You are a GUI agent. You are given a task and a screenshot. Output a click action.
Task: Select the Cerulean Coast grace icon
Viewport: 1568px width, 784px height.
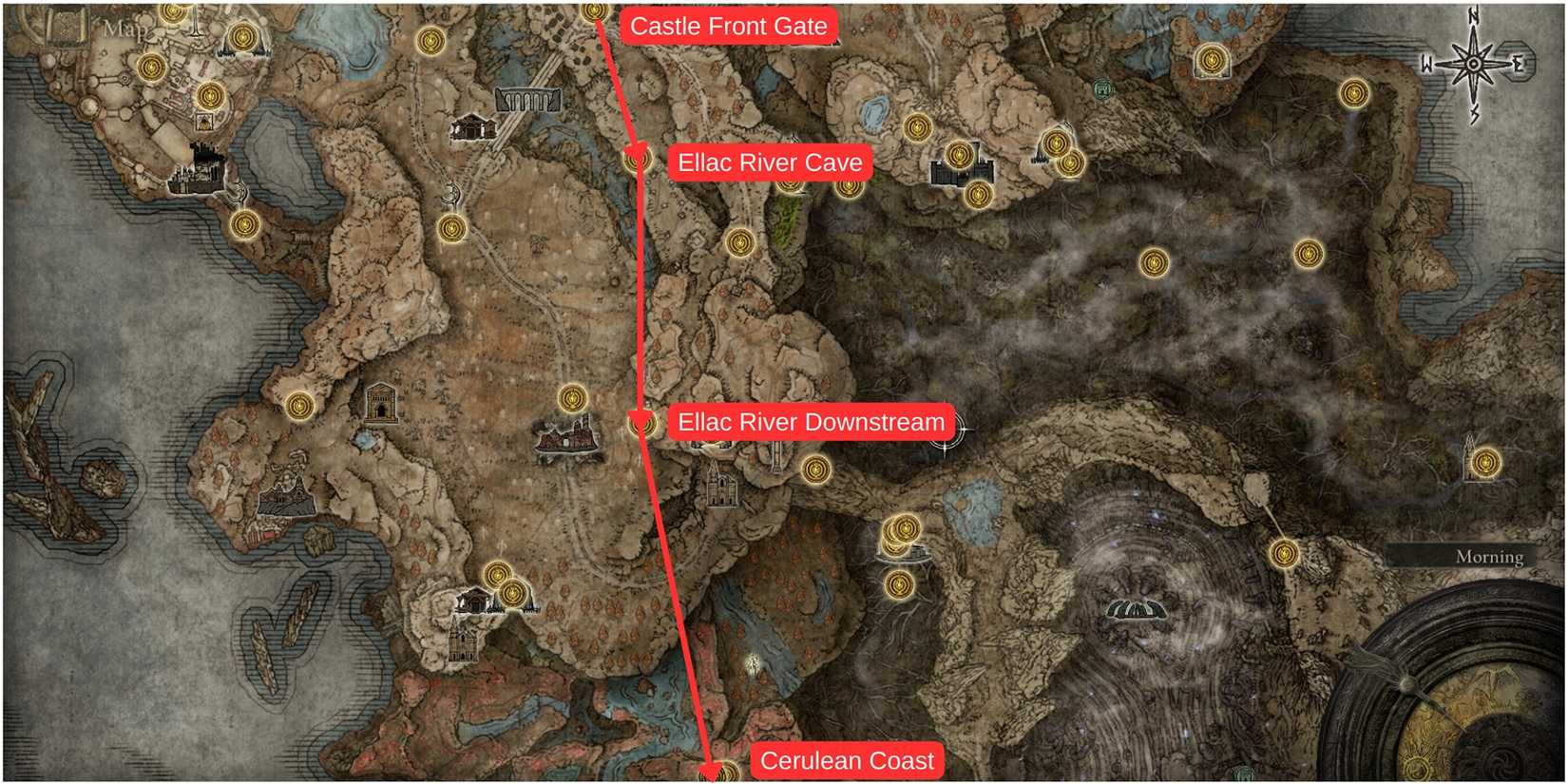717,773
